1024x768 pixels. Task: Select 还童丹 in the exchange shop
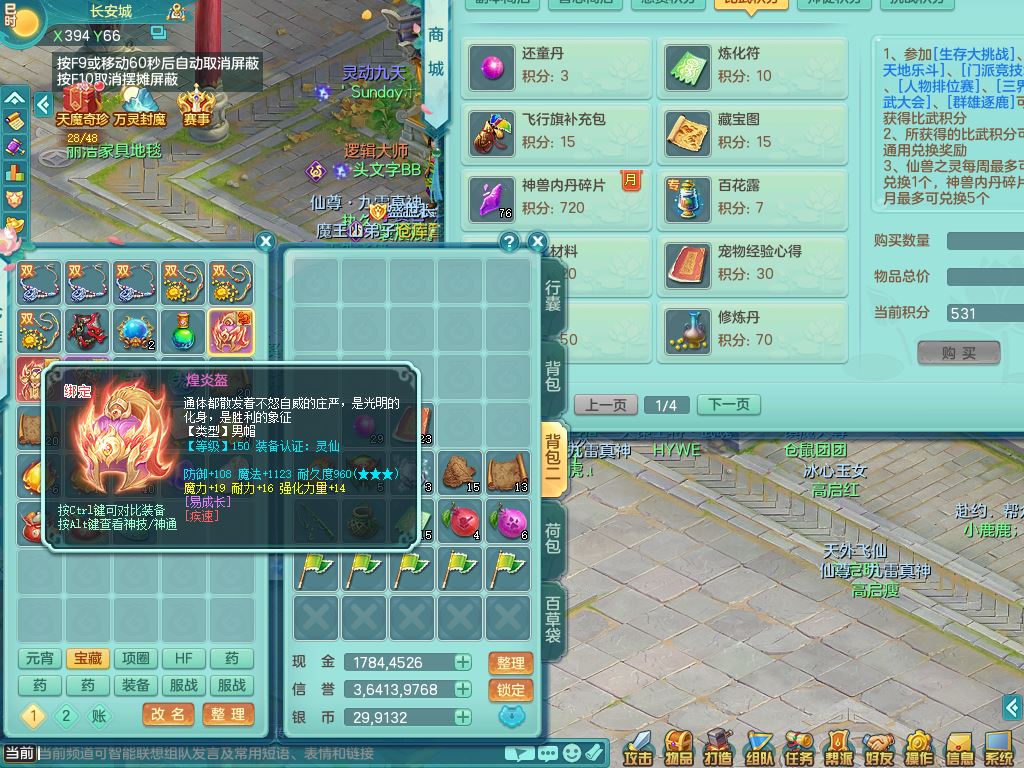[556, 66]
